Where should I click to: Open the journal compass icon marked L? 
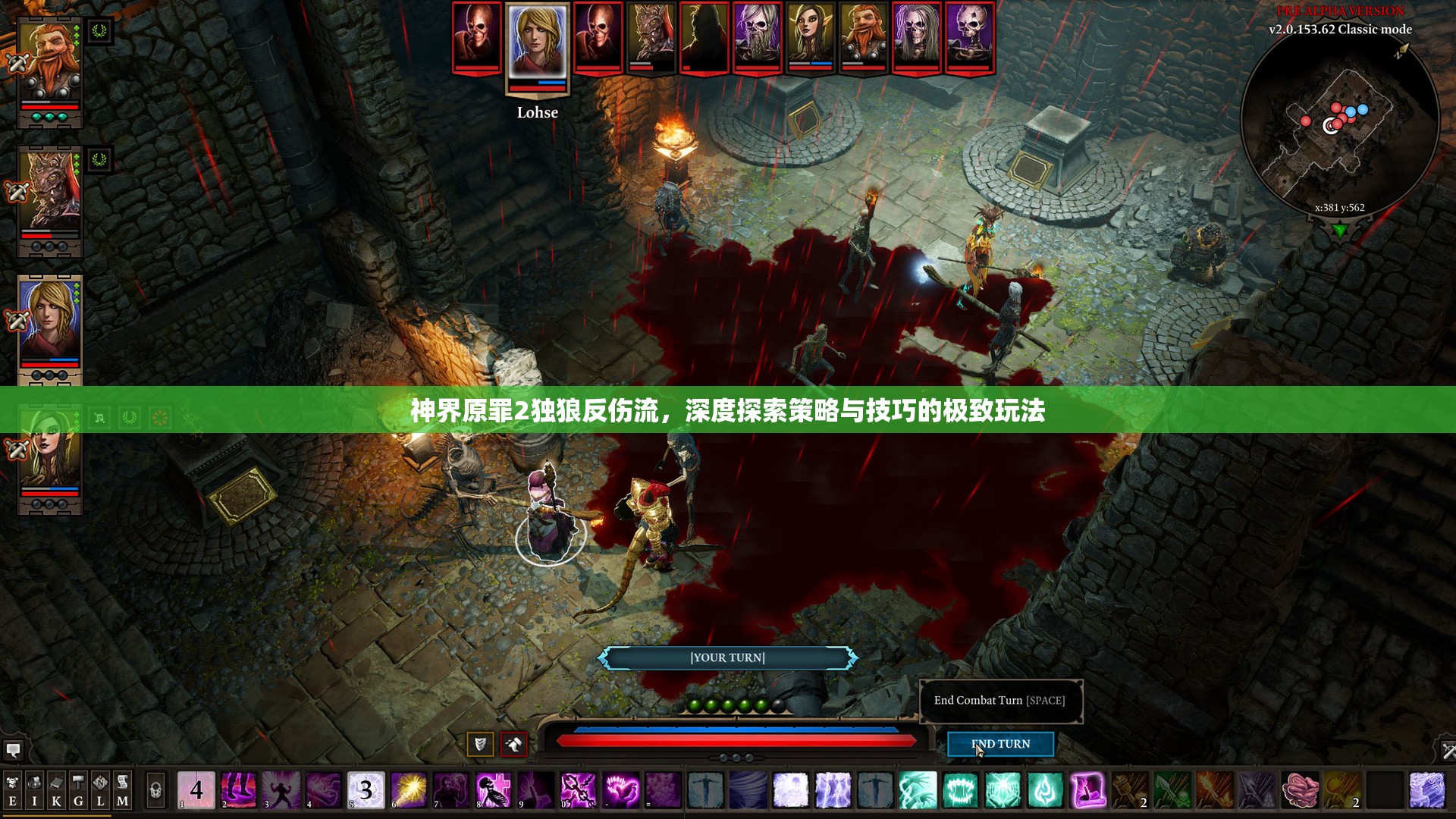click(x=100, y=791)
